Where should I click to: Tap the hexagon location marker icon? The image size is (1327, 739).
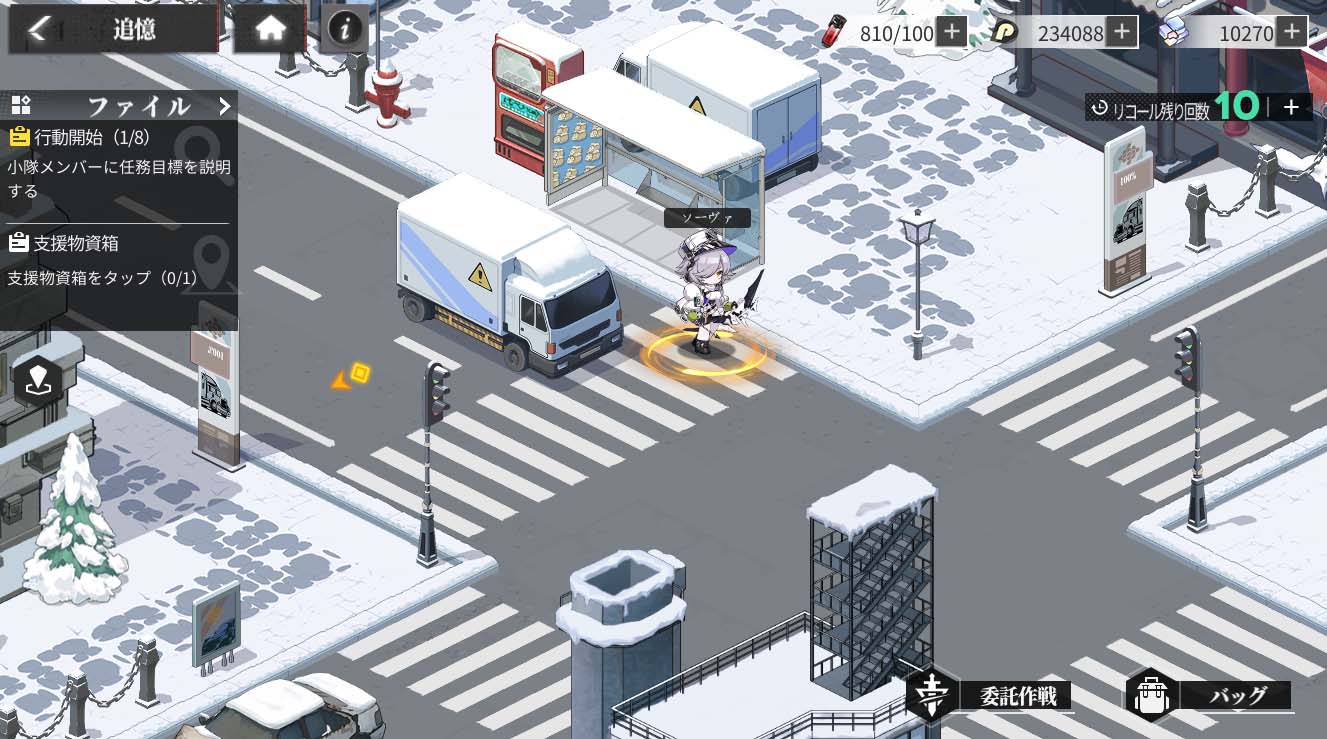[38, 379]
